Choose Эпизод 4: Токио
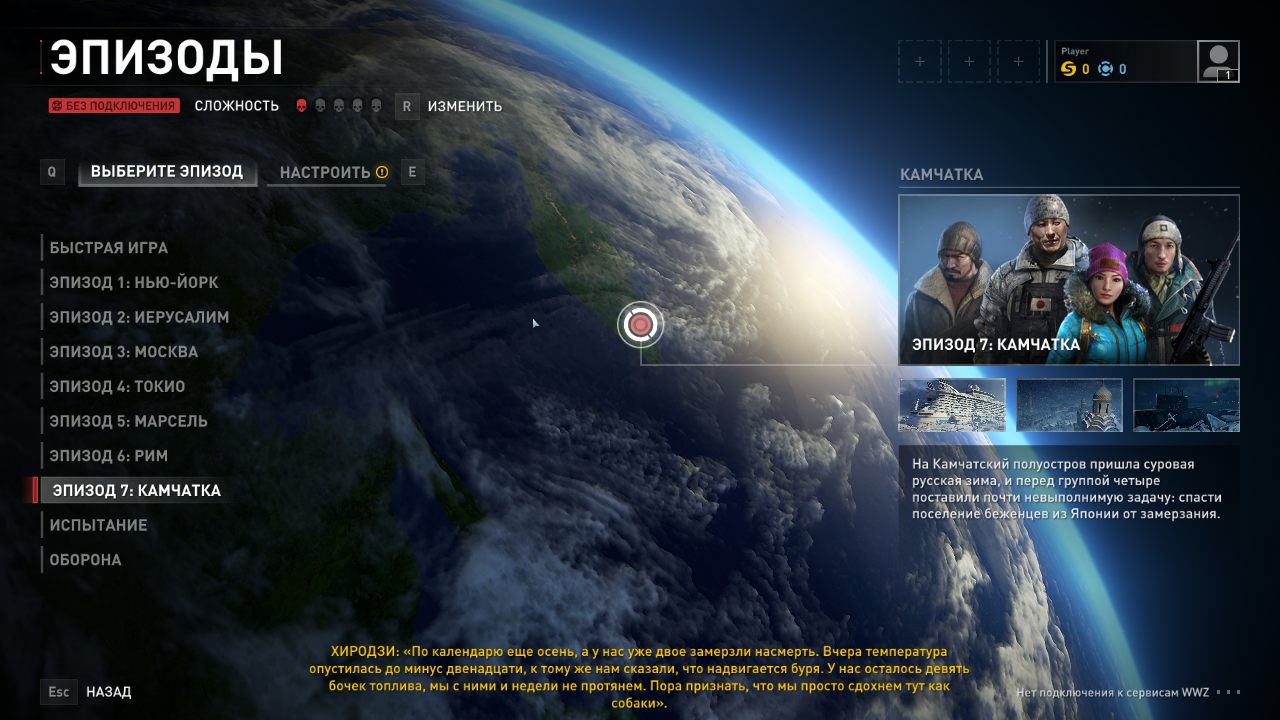This screenshot has width=1280, height=720. 117,386
